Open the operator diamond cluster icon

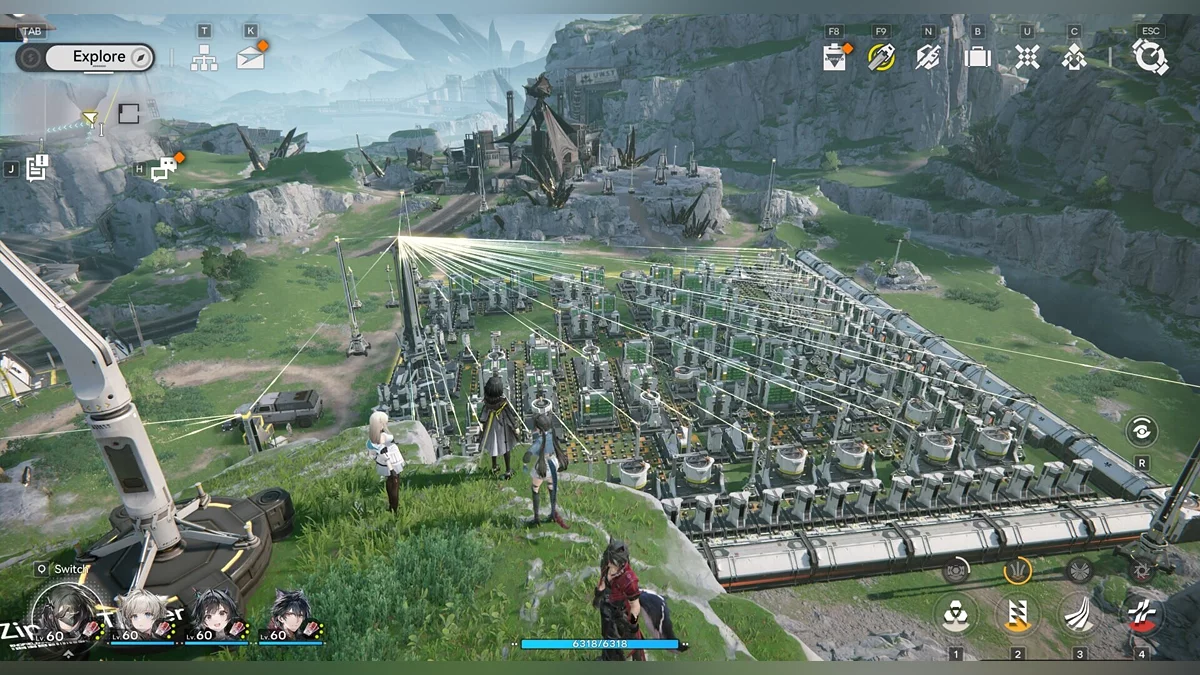(x=1074, y=57)
